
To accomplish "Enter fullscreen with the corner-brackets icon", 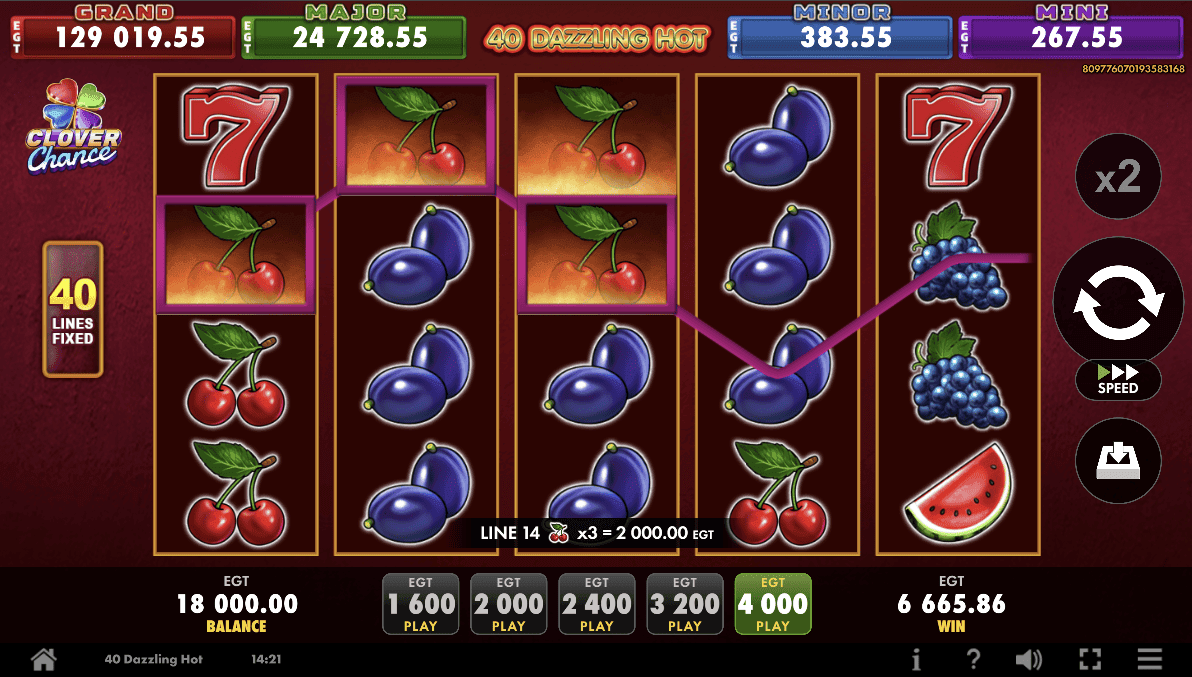I will pos(1090,659).
